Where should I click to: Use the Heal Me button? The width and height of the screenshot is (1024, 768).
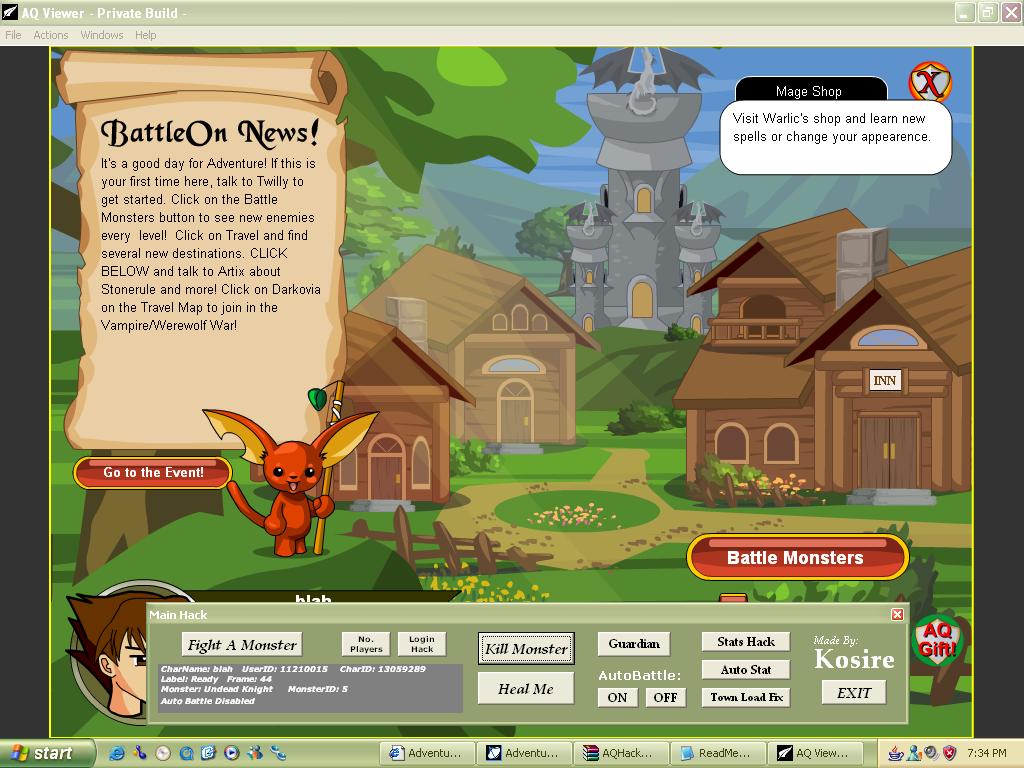526,688
